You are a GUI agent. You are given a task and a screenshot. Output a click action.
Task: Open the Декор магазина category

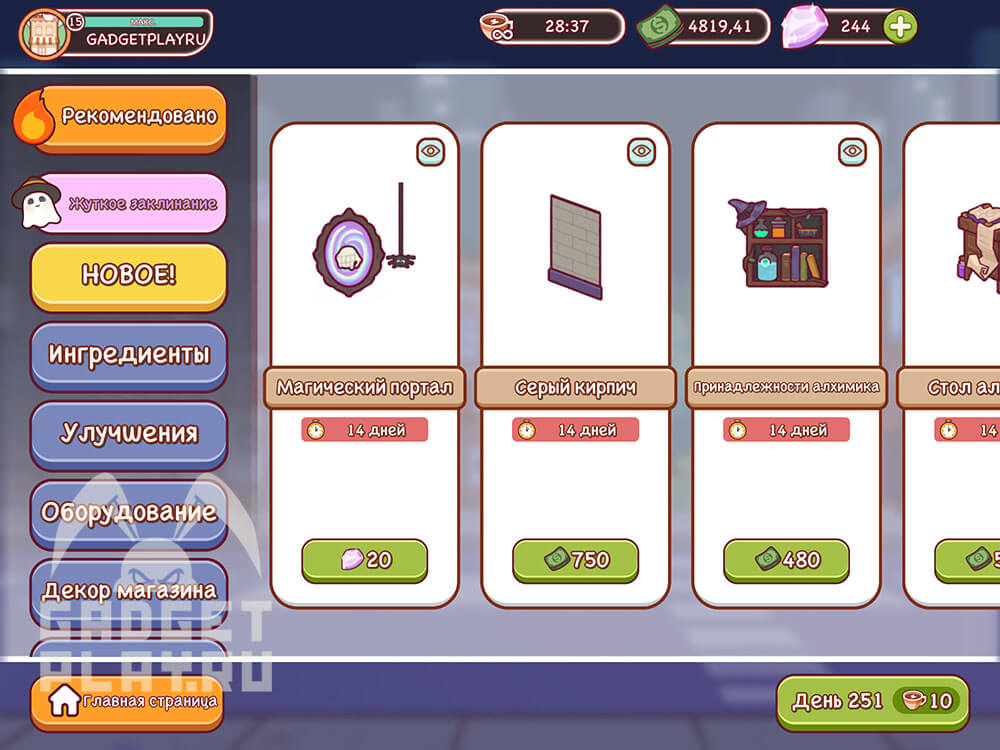128,590
